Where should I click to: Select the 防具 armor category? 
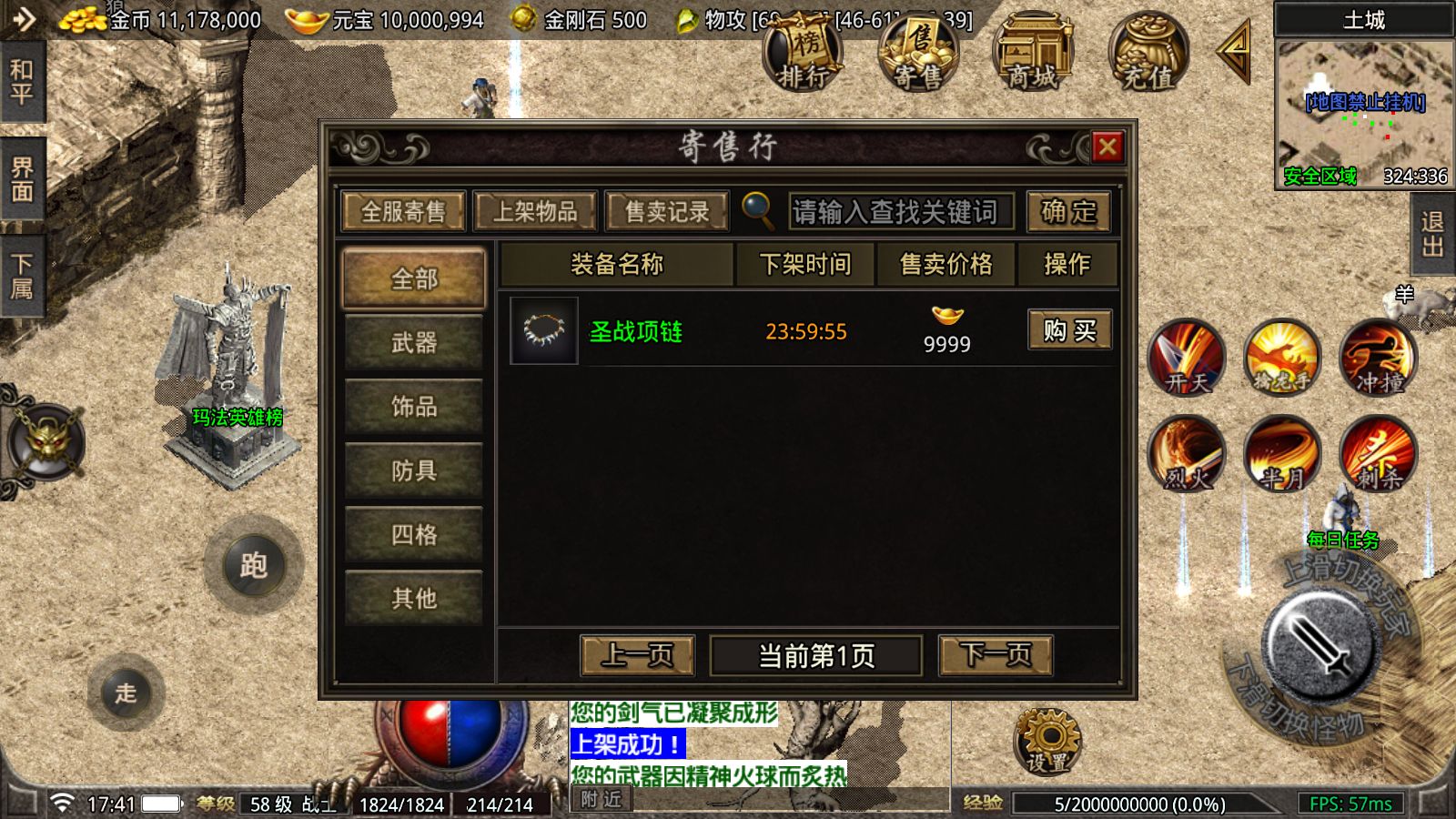(x=414, y=471)
